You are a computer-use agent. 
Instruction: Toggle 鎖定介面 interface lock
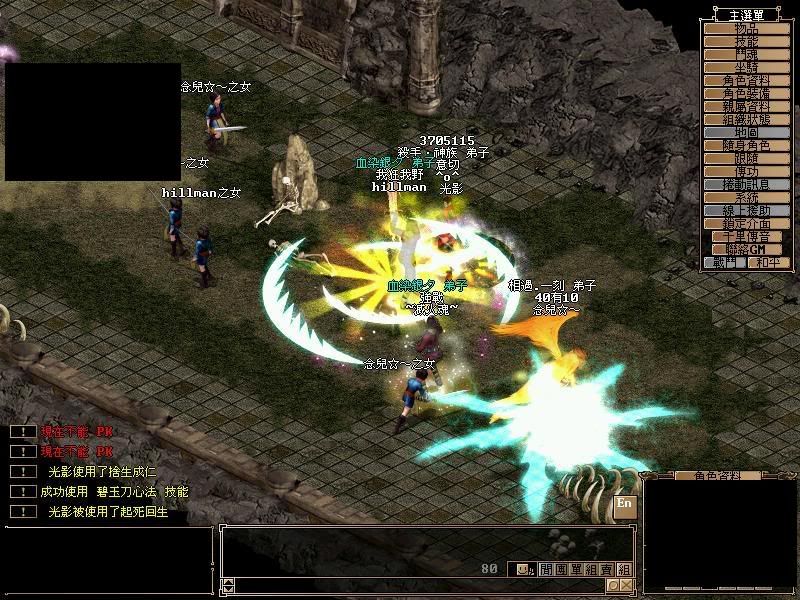[x=745, y=224]
